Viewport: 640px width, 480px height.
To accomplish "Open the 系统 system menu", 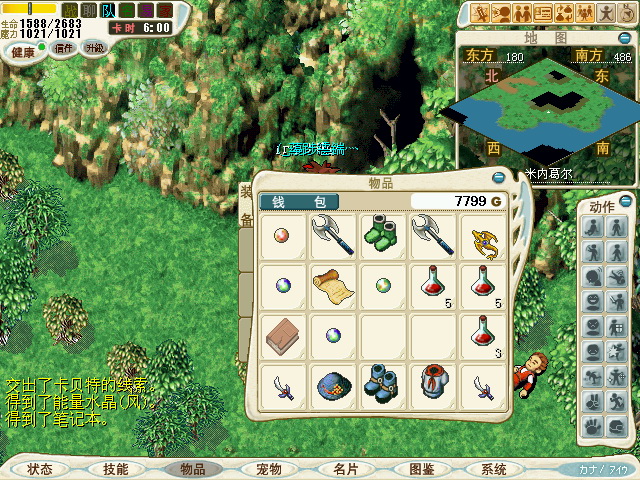I will tap(493, 469).
